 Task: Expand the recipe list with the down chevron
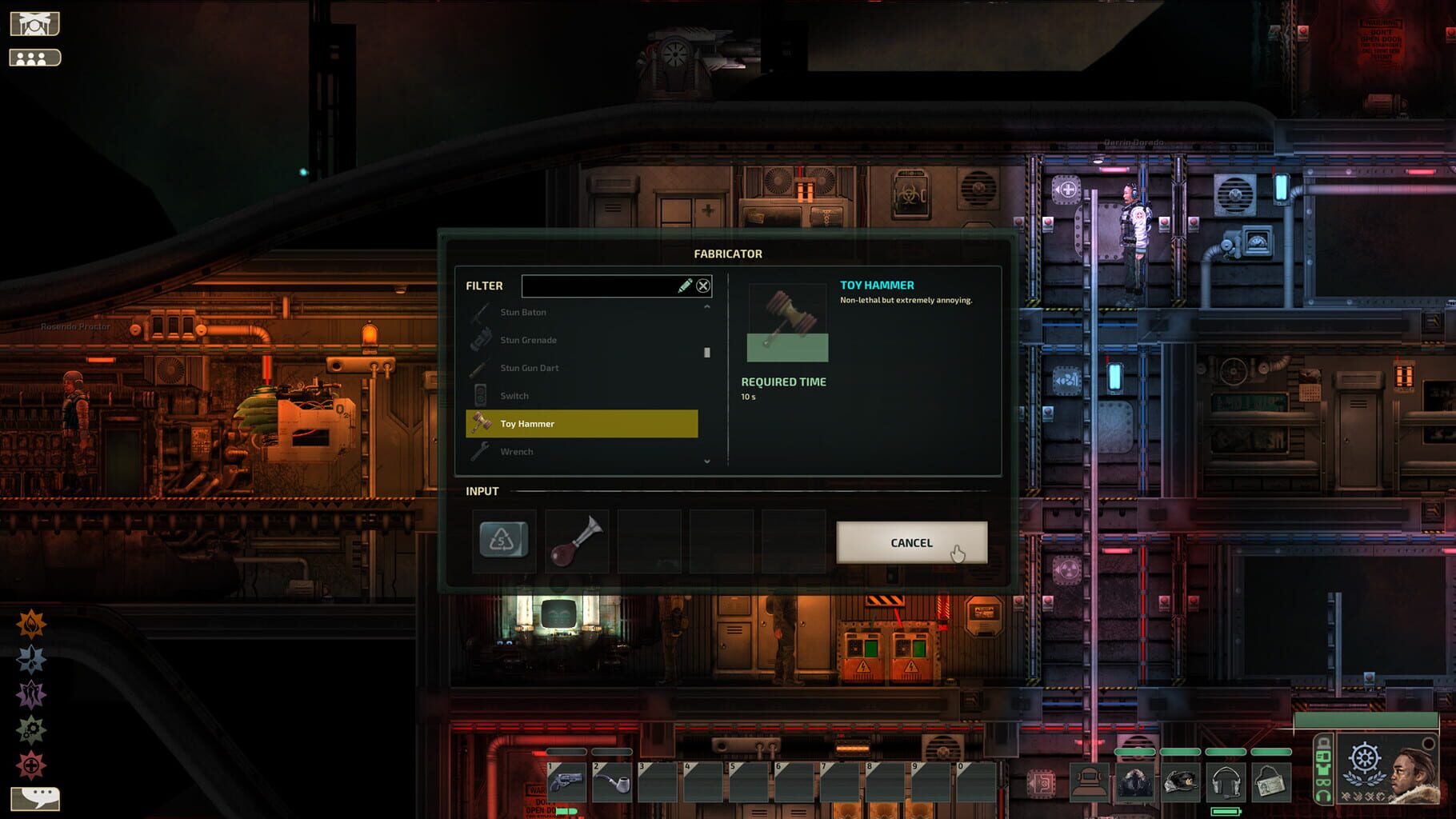coord(706,461)
